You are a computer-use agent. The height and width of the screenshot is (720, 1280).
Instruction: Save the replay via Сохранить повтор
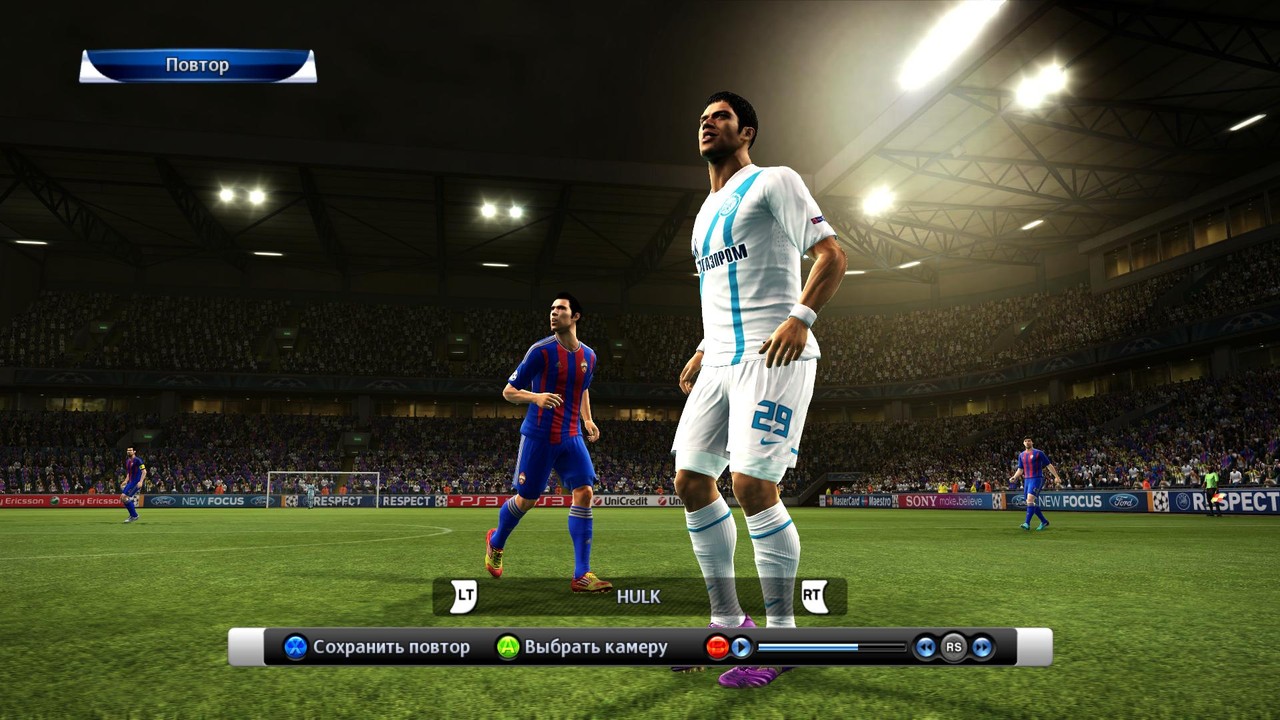point(377,647)
